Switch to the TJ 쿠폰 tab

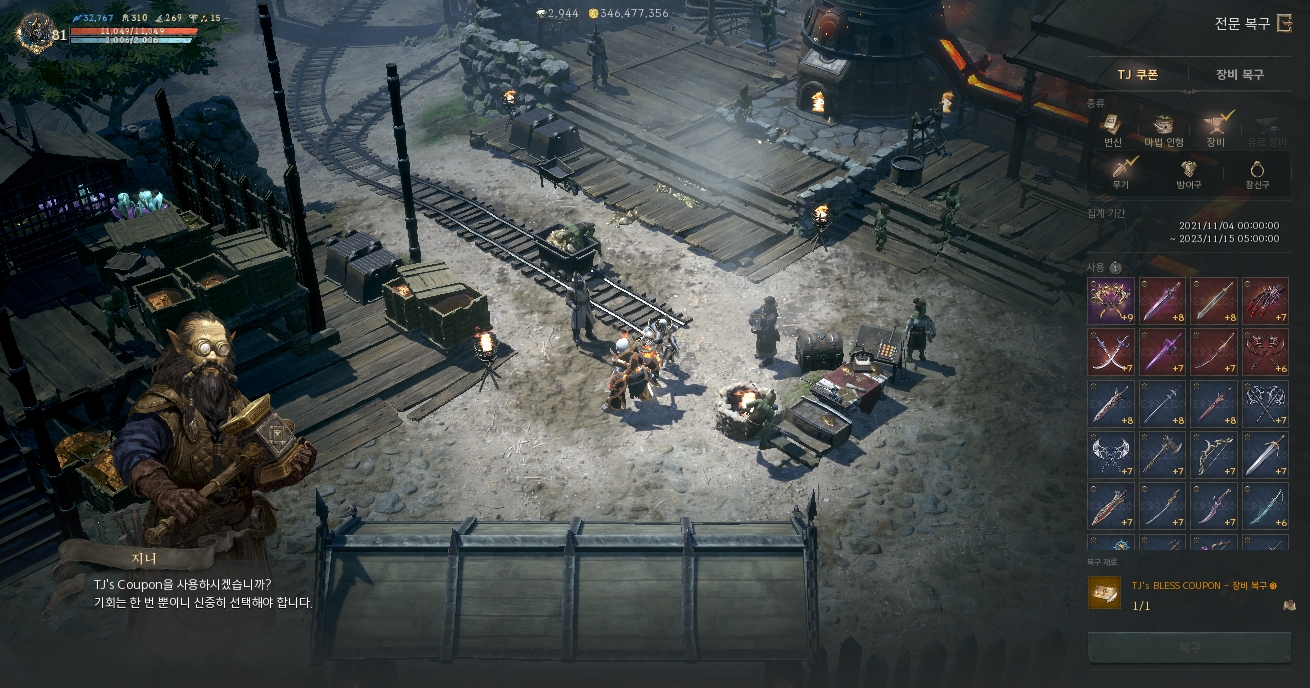click(1137, 75)
